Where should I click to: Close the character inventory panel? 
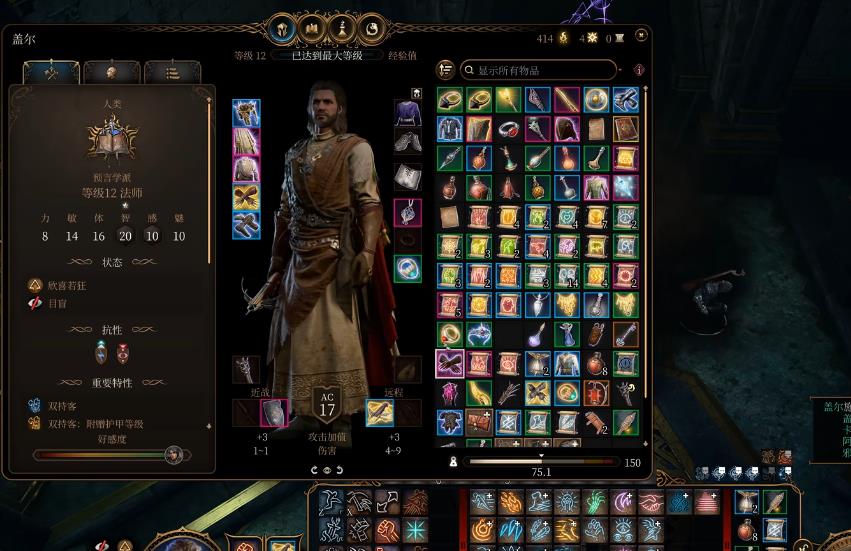(641, 36)
